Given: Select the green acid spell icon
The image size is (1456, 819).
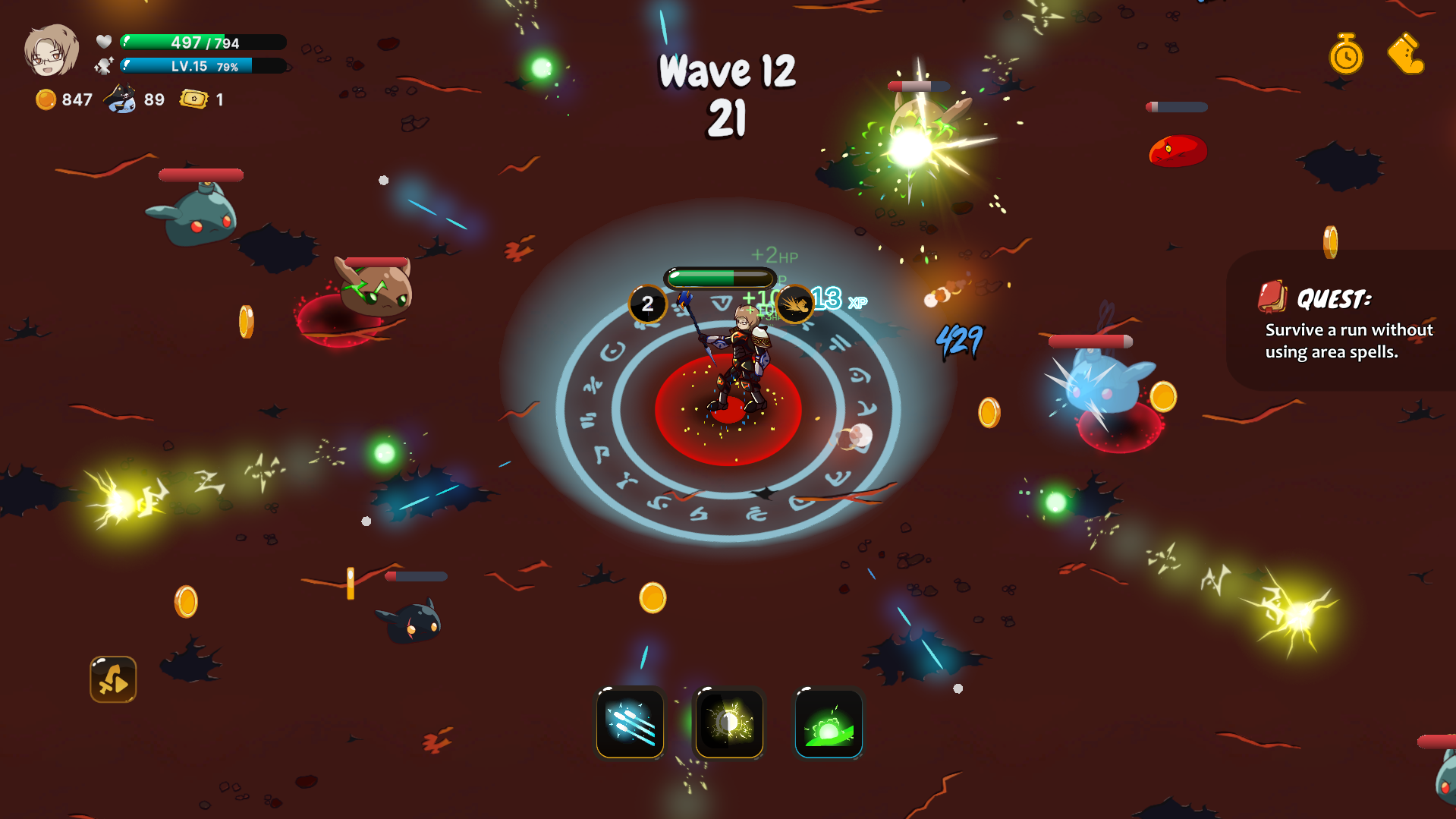Looking at the screenshot, I should (x=829, y=723).
